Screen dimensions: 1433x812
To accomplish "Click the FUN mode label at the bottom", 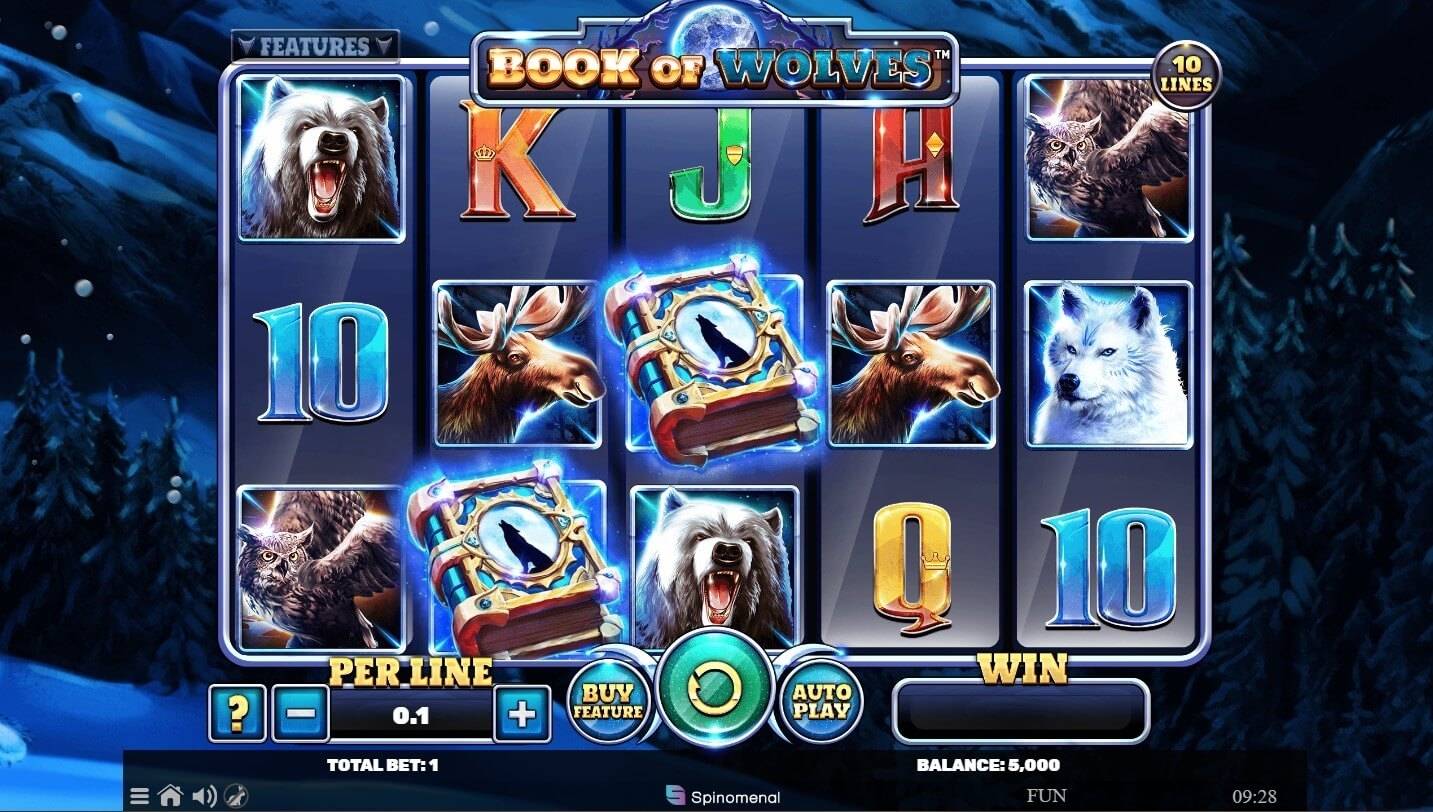I will coord(1048,797).
